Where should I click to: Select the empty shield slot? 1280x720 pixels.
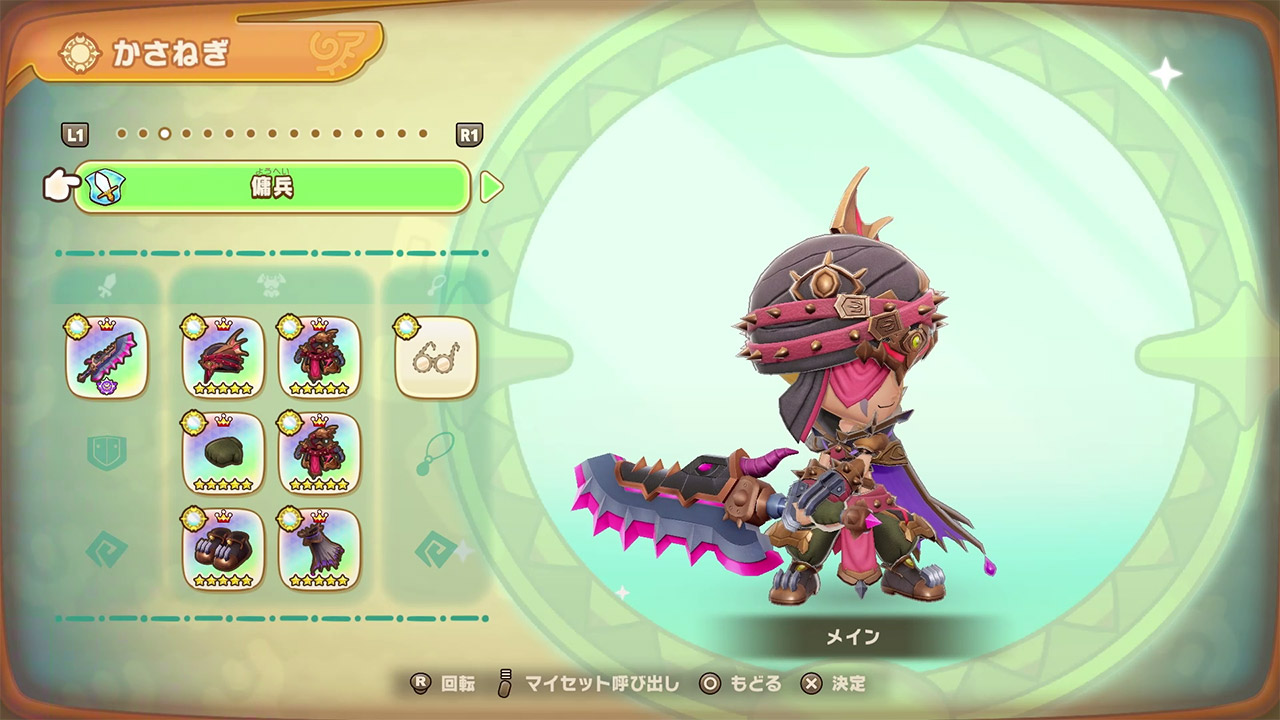(107, 453)
